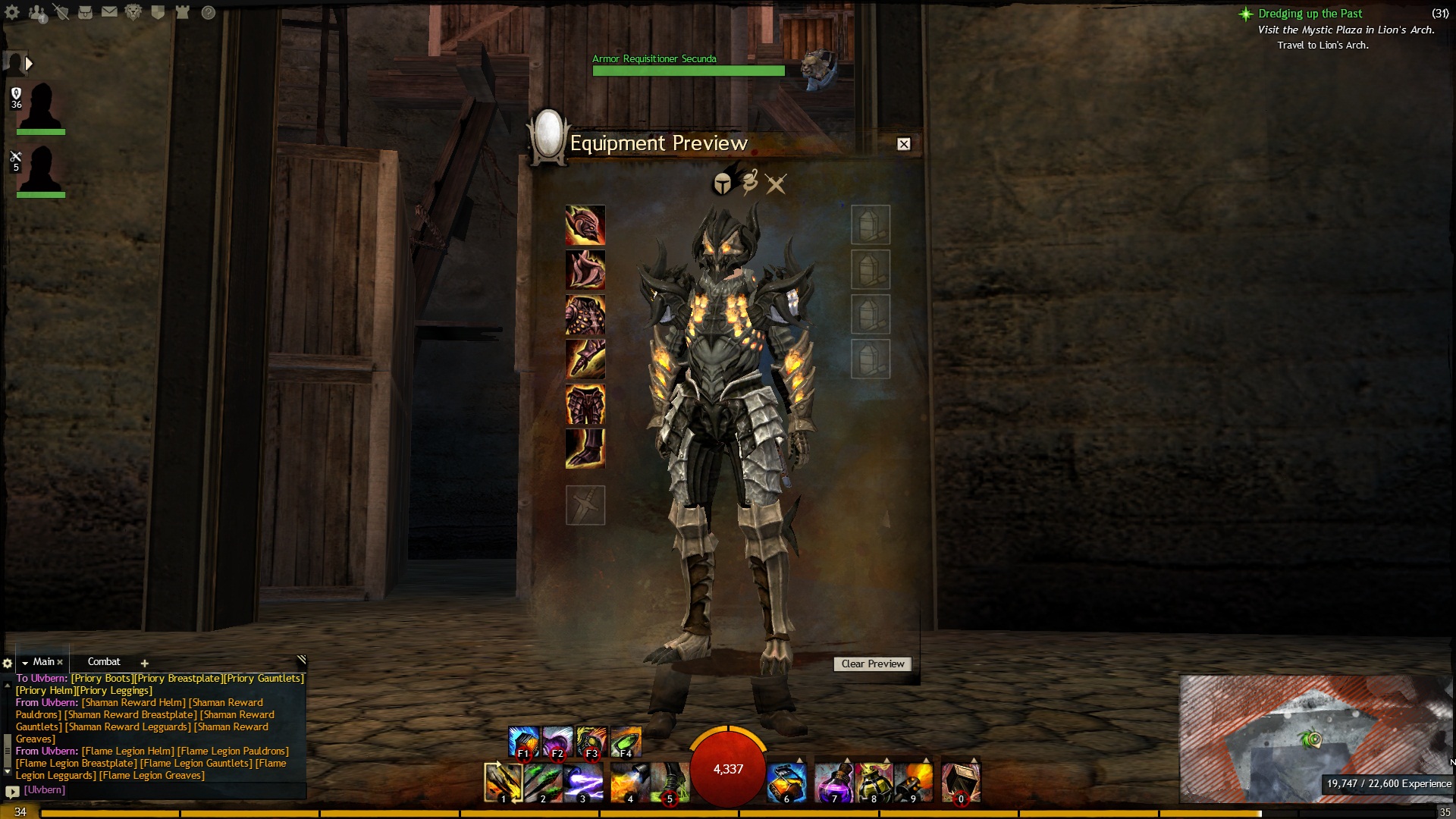Screen dimensions: 1456x819
Task: Select the previewed breastplate slot
Action: click(585, 314)
